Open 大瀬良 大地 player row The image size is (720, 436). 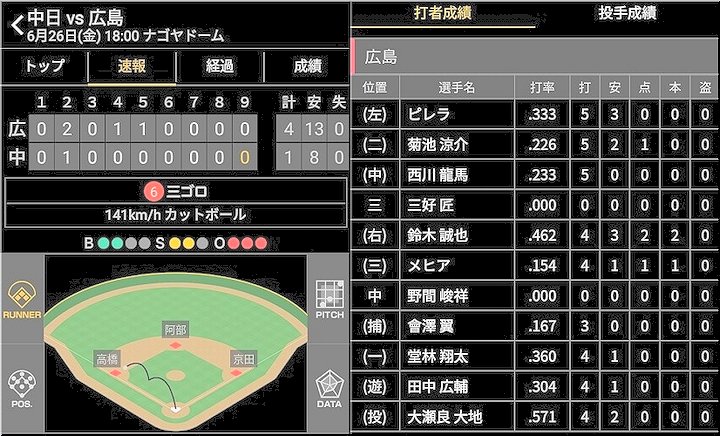[535, 416]
